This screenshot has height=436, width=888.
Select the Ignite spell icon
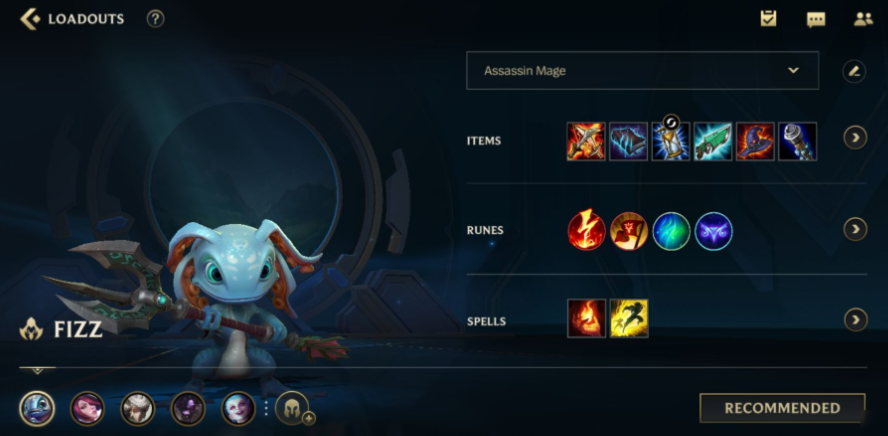tap(587, 319)
